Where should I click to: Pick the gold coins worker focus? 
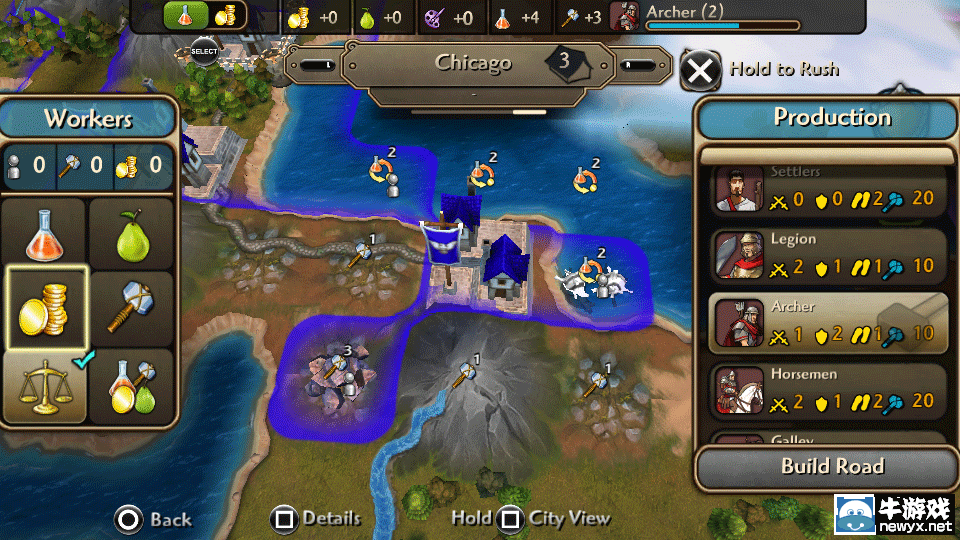tap(46, 309)
